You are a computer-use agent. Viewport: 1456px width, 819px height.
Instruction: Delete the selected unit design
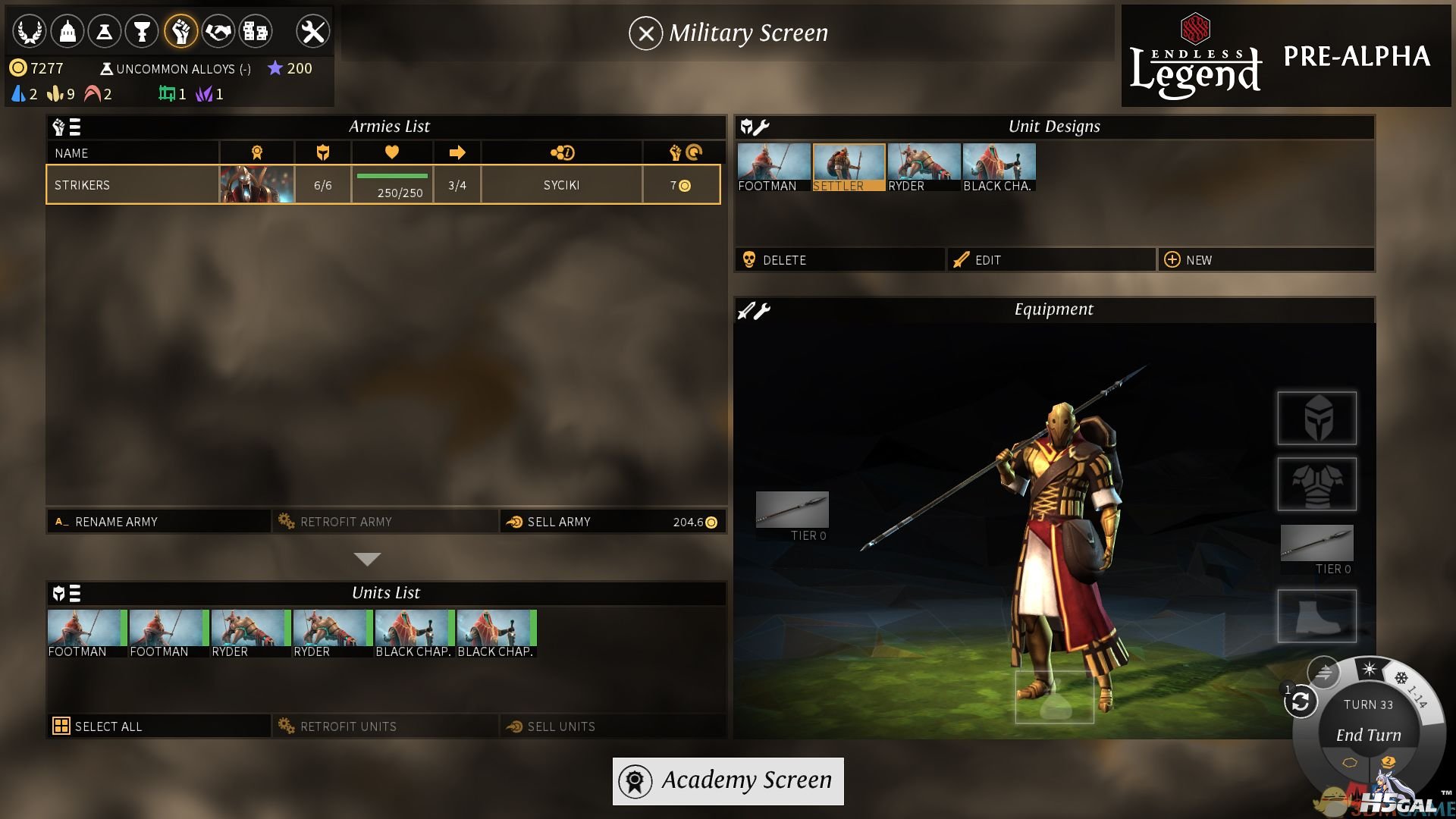click(839, 260)
